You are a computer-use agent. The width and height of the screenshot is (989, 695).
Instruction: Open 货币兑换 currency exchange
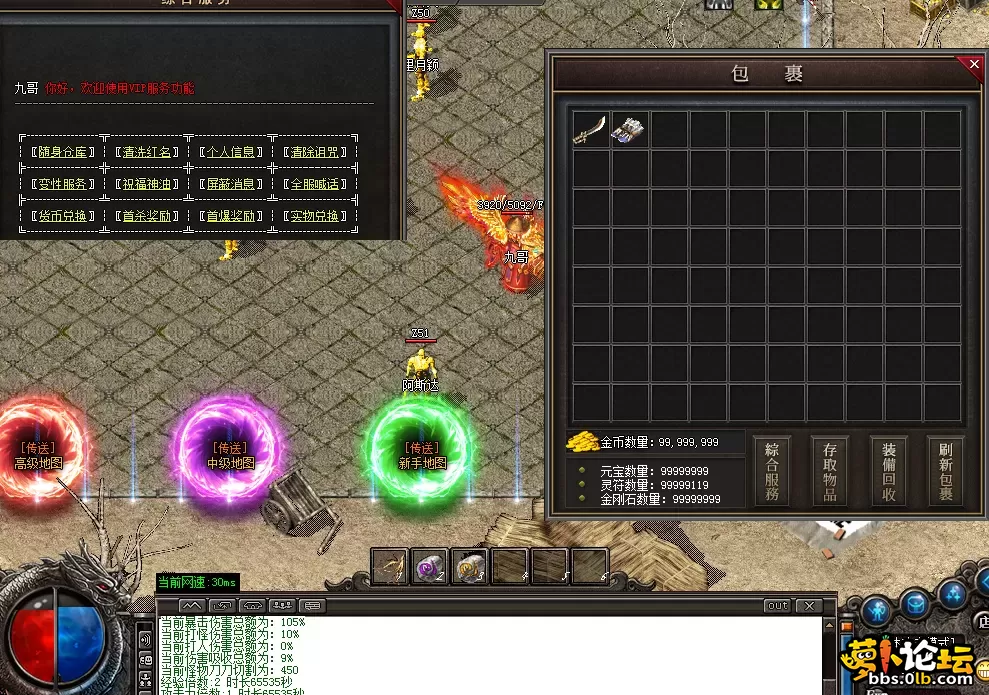(x=63, y=216)
